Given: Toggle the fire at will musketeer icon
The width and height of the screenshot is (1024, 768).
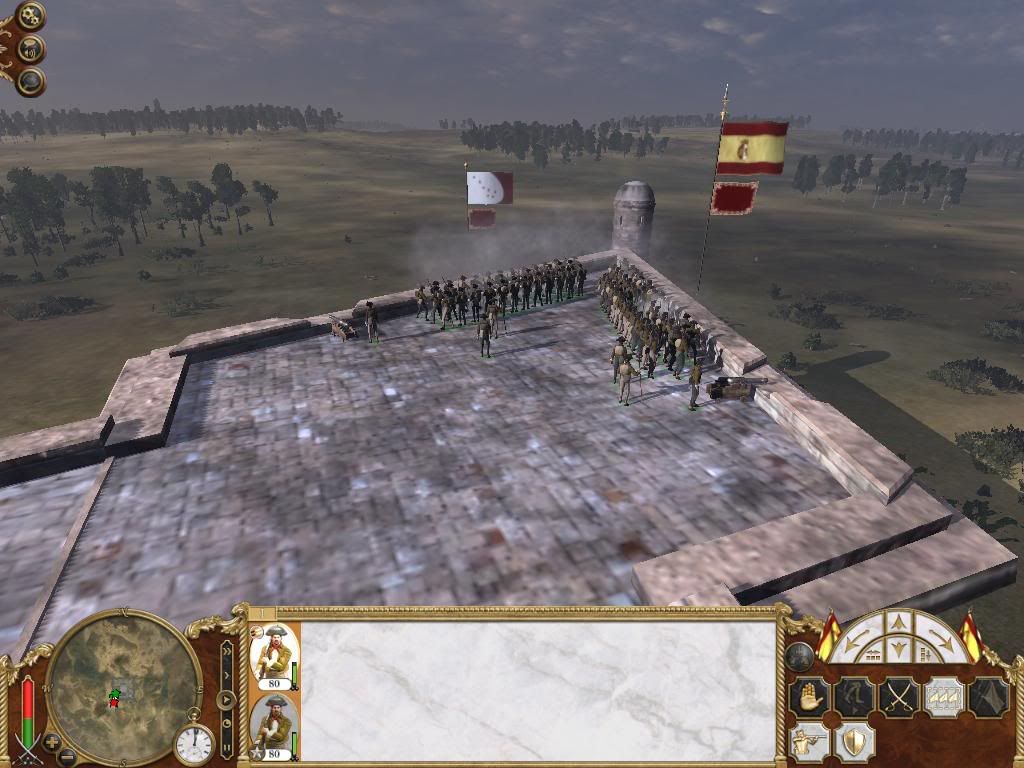Looking at the screenshot, I should [808, 742].
